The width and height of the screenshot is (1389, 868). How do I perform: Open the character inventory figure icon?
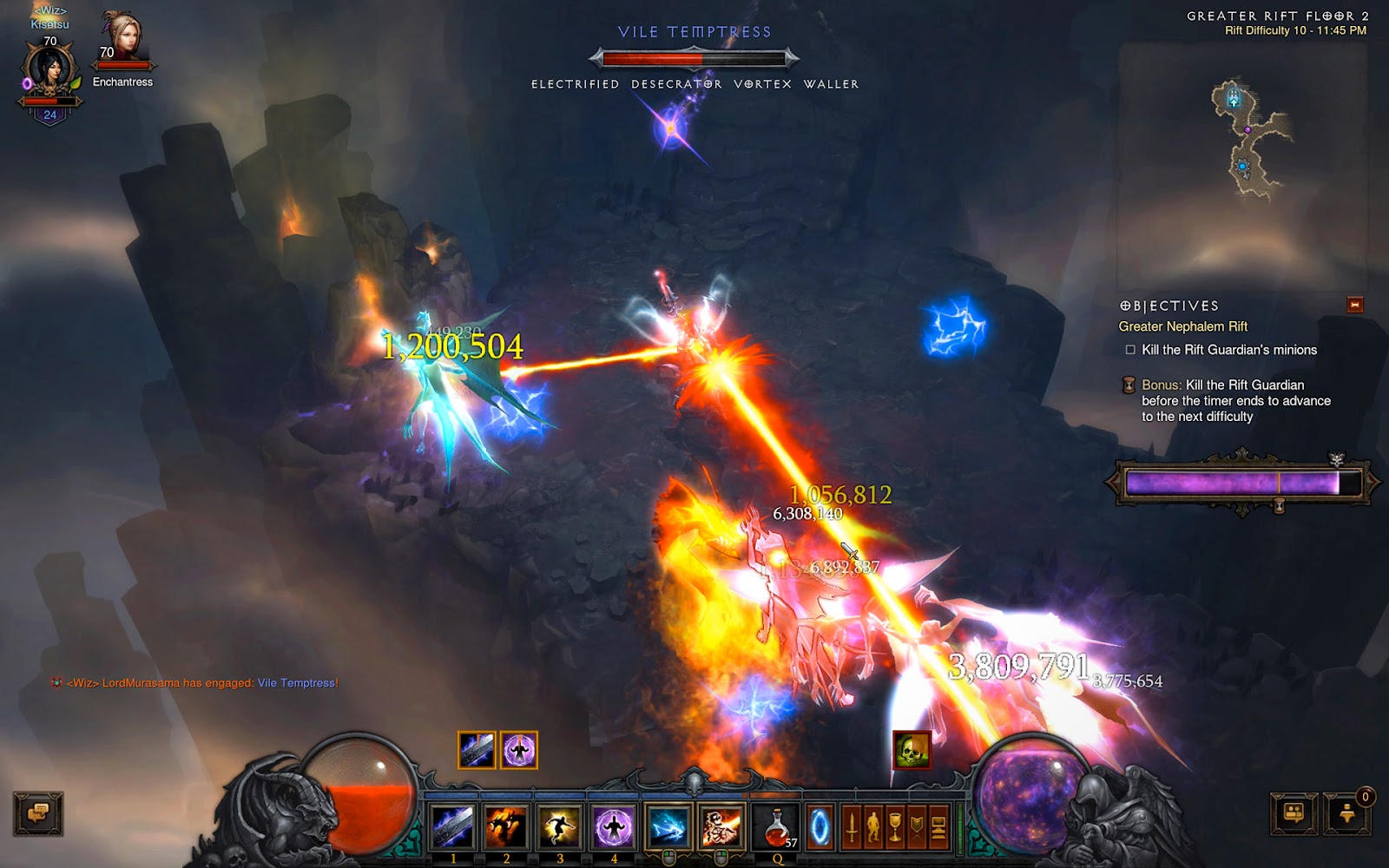[873, 828]
